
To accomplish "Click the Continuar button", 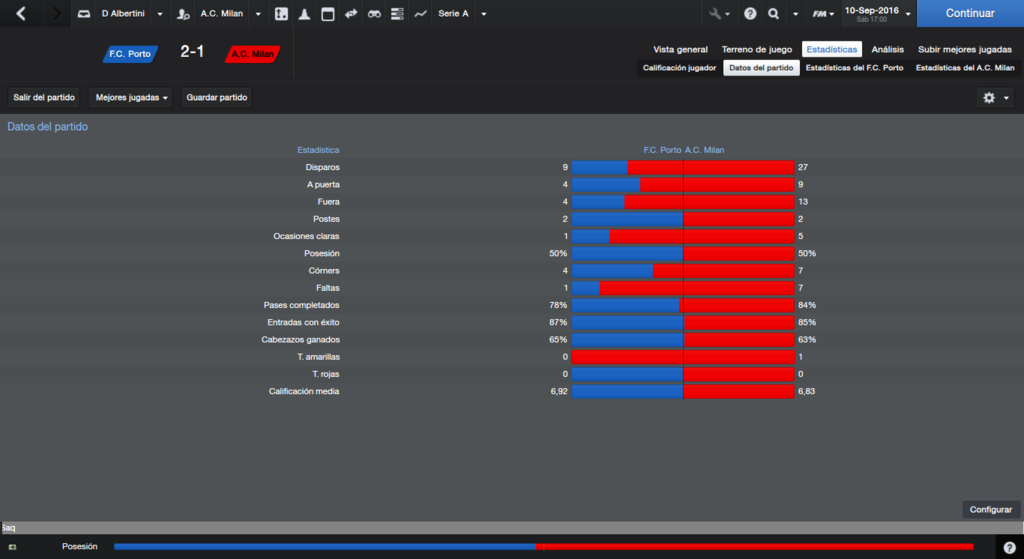I will (x=969, y=14).
